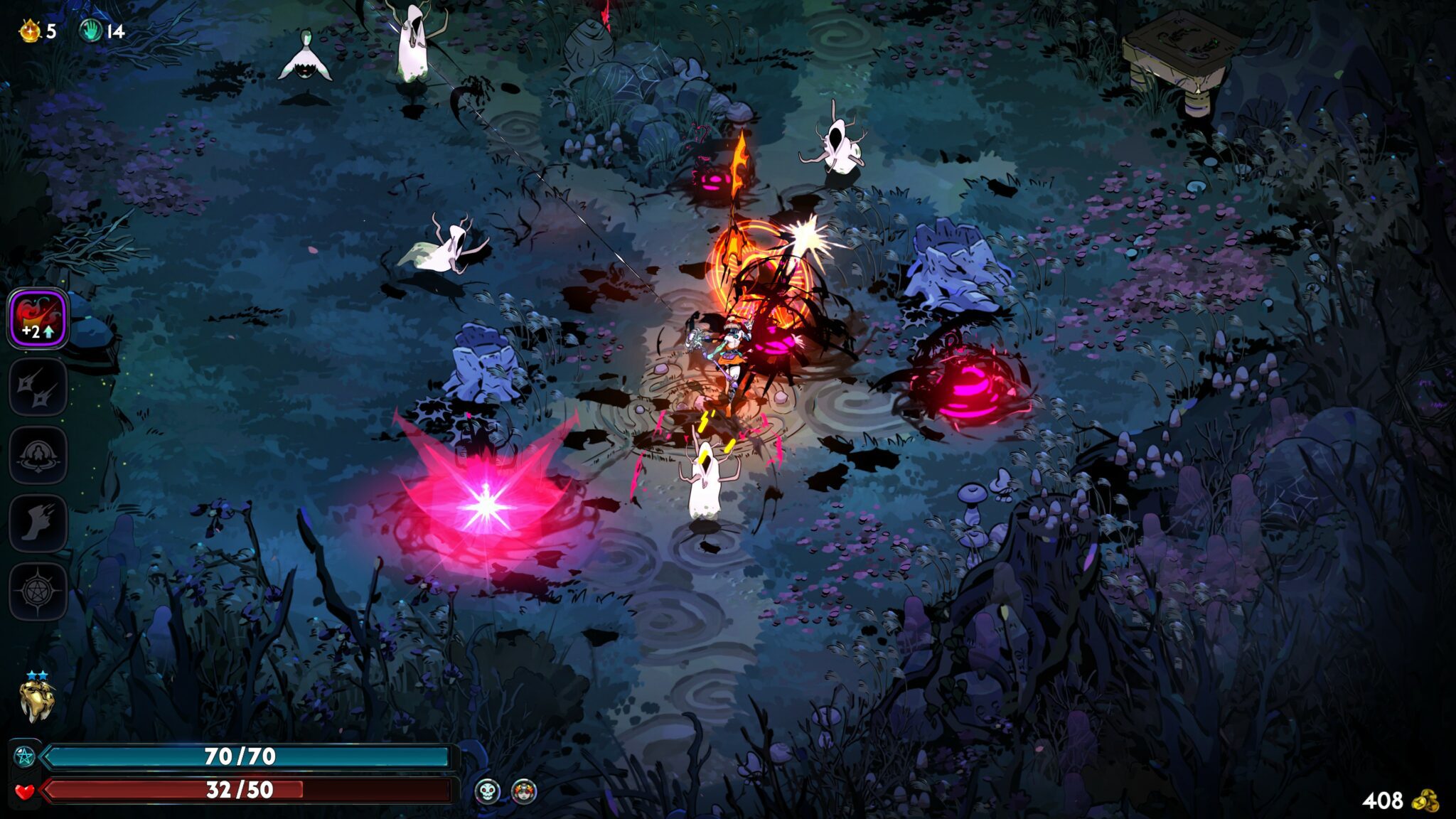Click the skull Death Defiance token
The image size is (1456, 819).
487,791
